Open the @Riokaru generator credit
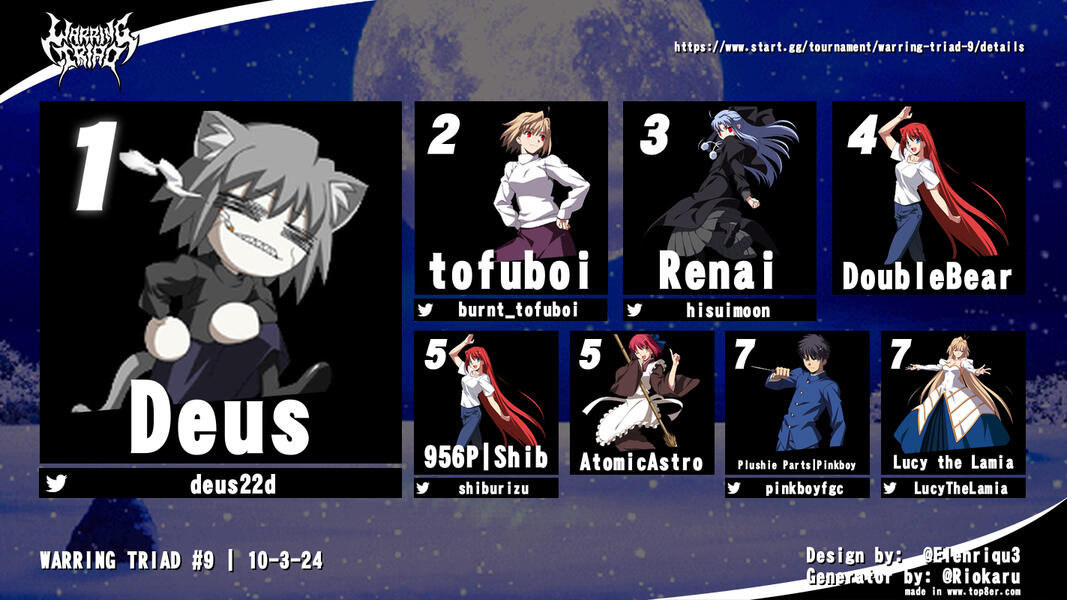This screenshot has height=600, width=1067. click(980, 575)
